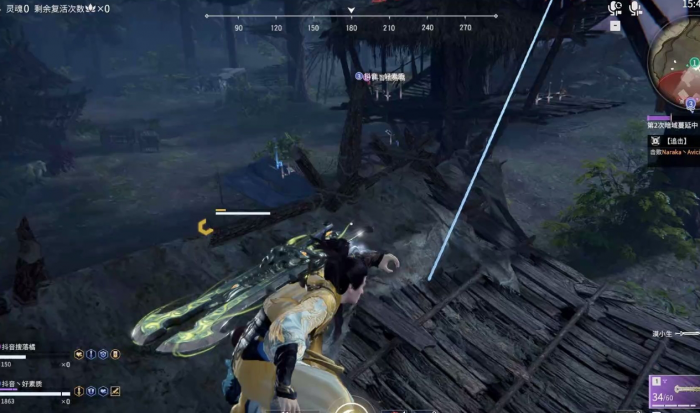Click the compass bar at the 180 mark
The height and width of the screenshot is (413, 700).
351,28
